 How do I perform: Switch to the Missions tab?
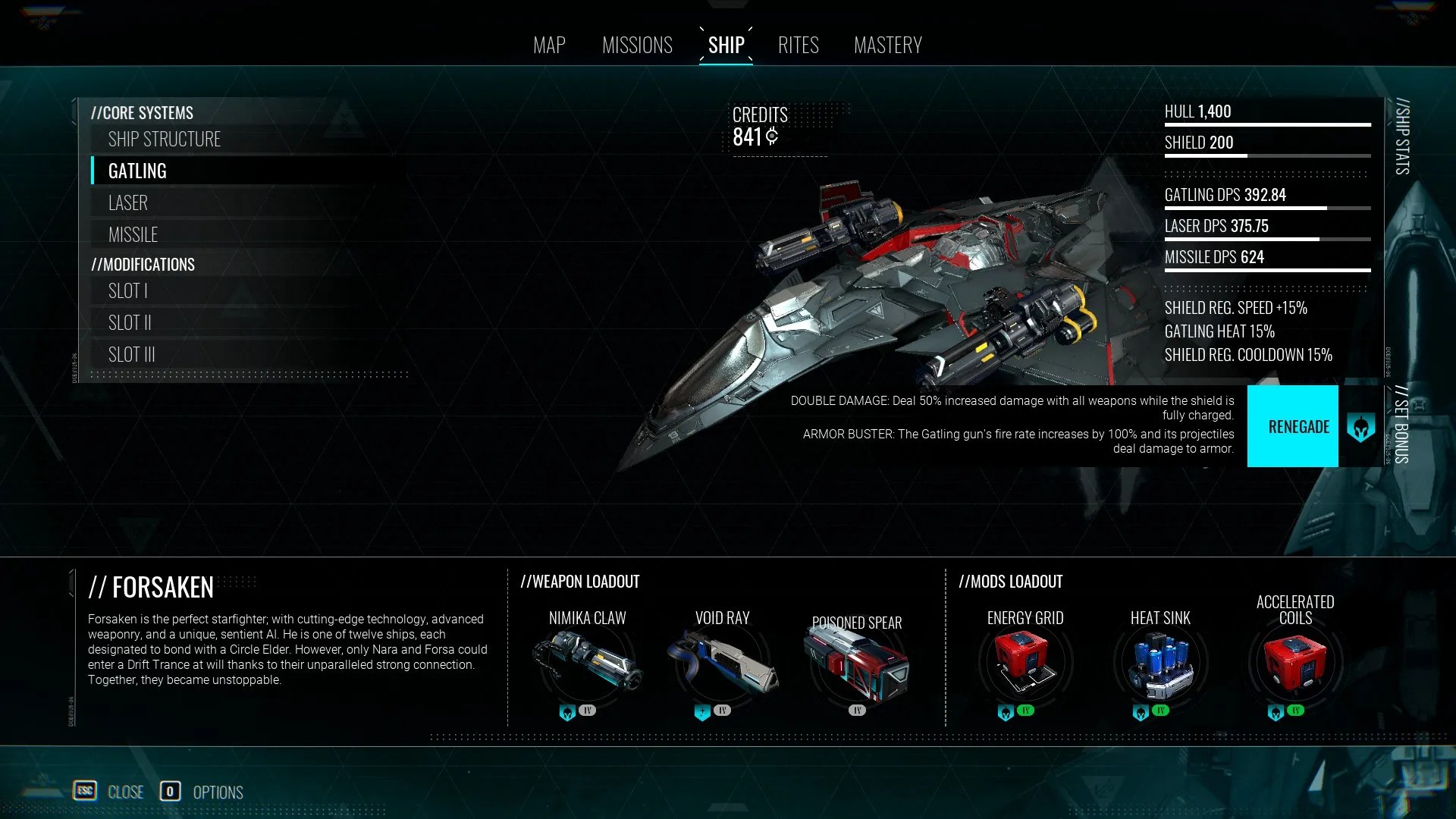point(637,45)
